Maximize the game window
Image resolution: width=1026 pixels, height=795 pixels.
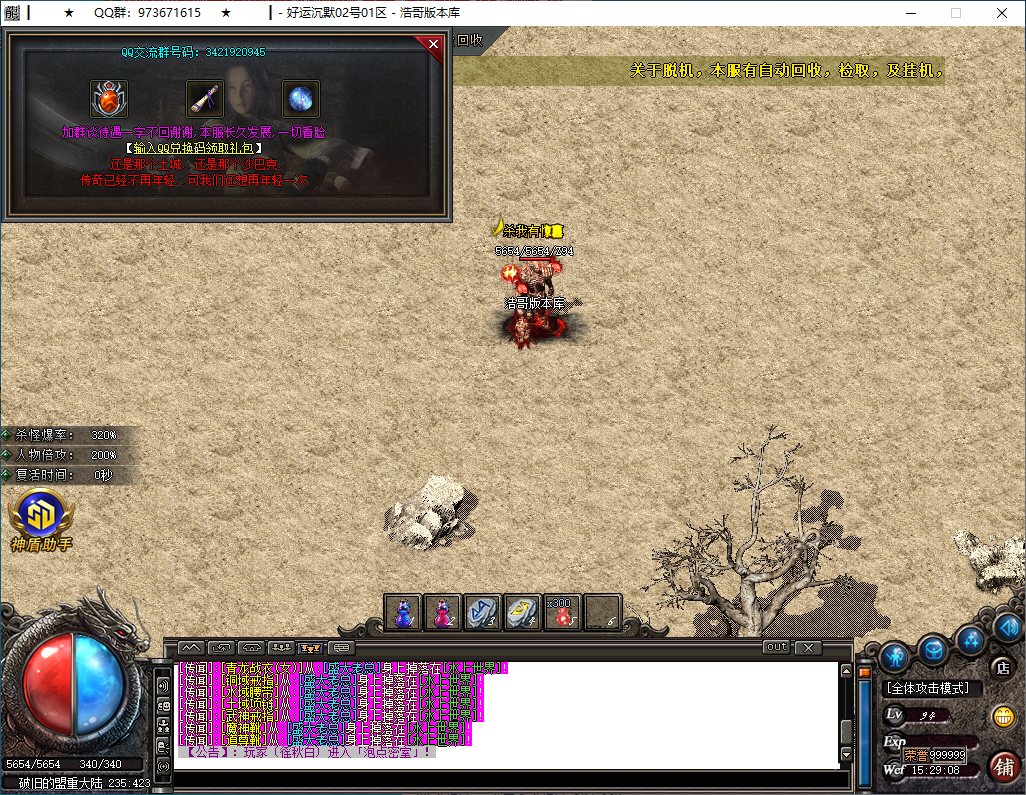click(x=955, y=13)
